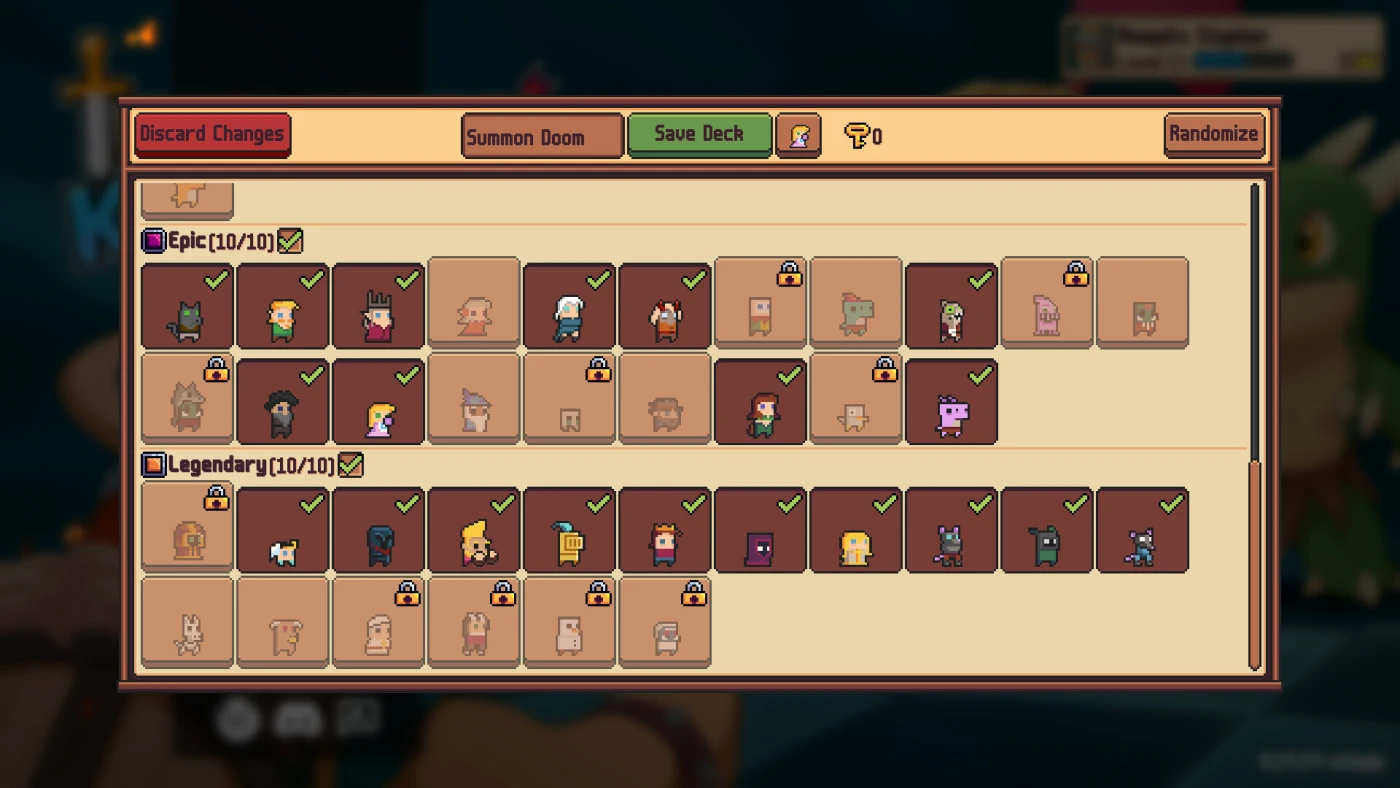The image size is (1400, 788).
Task: Click the Discard Changes button
Action: coord(212,135)
